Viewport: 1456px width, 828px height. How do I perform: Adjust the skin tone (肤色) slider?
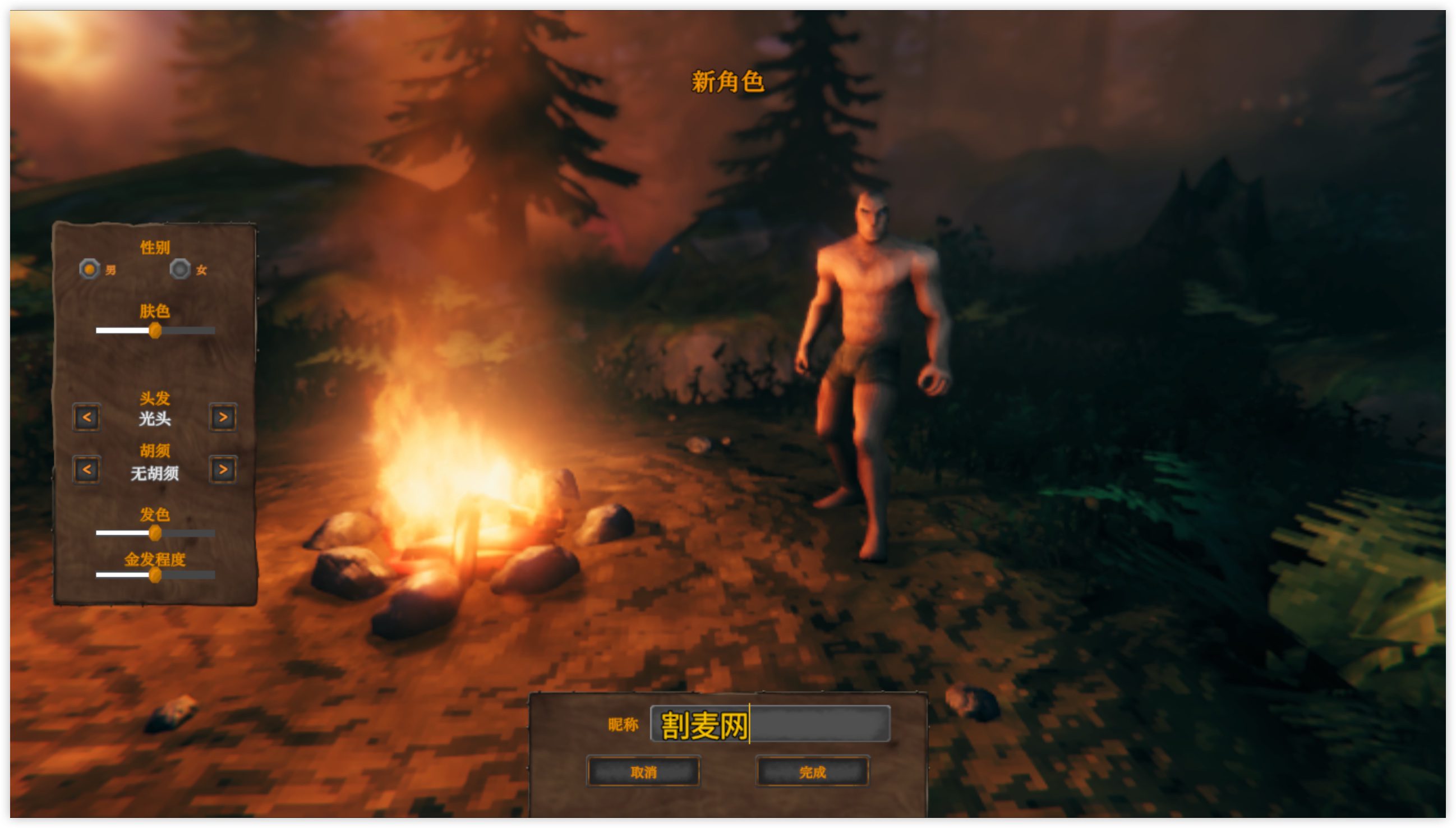(x=155, y=330)
